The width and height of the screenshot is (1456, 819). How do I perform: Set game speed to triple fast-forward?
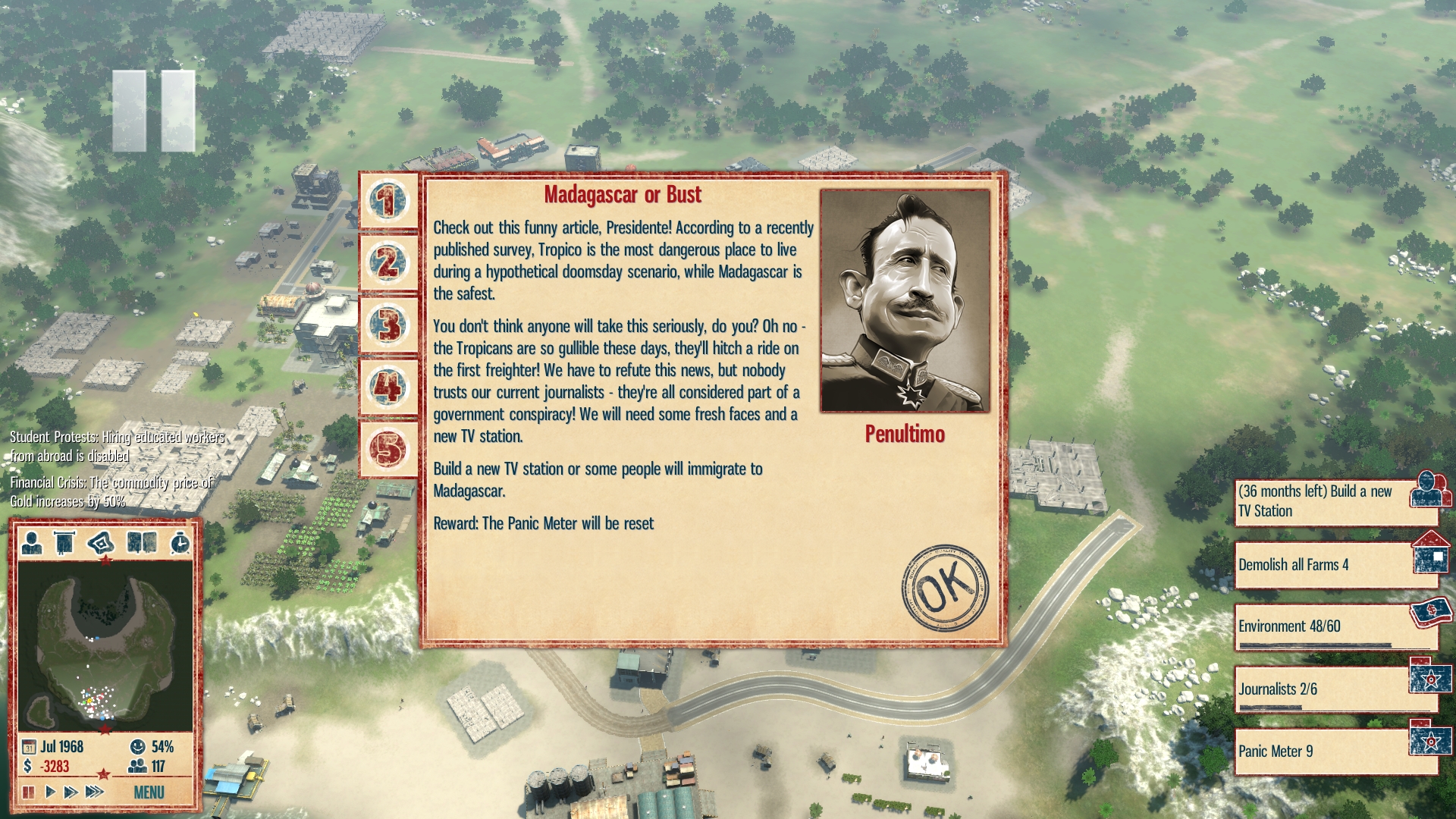[x=94, y=792]
